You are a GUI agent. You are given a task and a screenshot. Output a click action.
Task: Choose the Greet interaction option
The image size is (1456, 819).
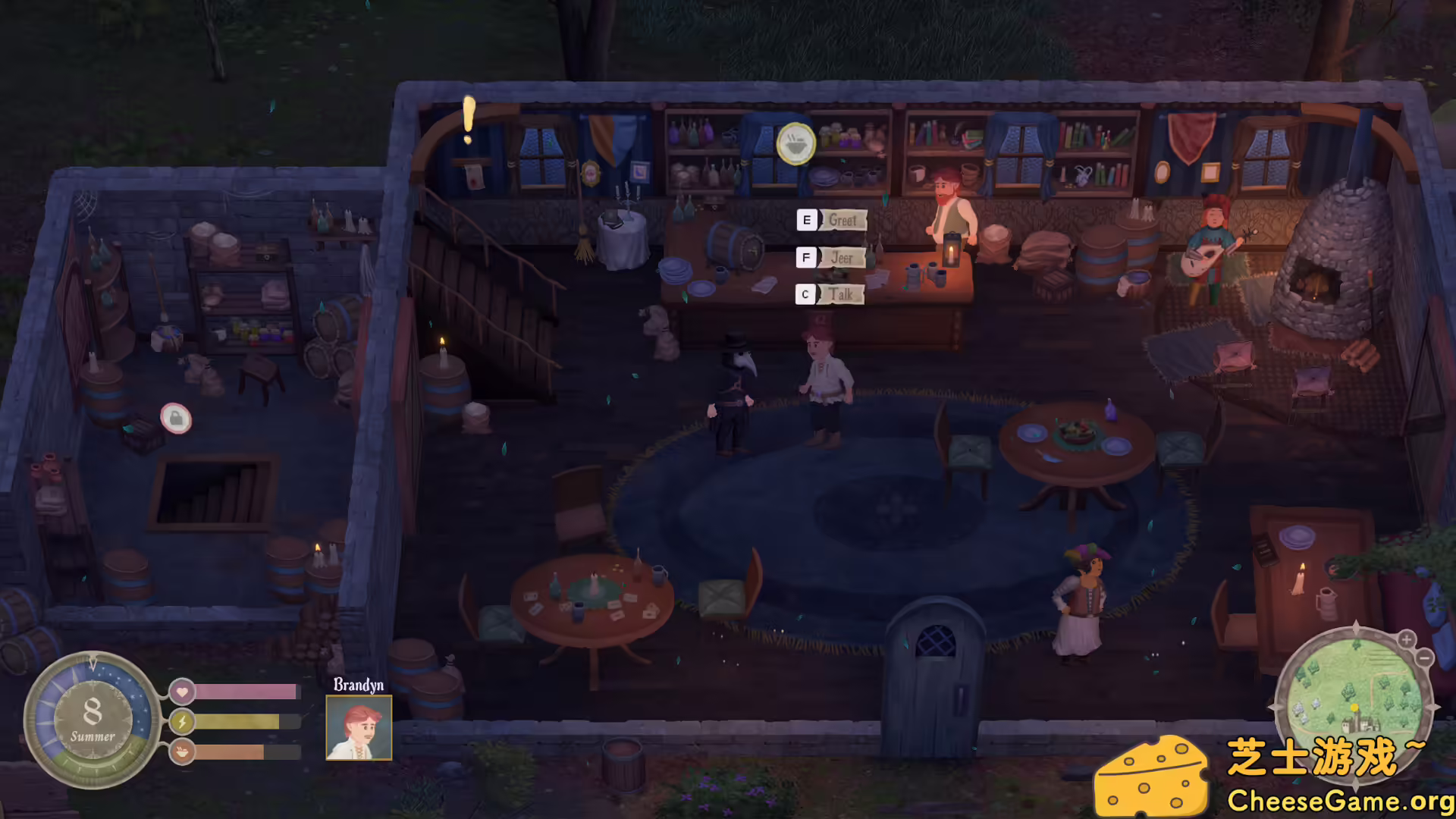click(x=842, y=221)
